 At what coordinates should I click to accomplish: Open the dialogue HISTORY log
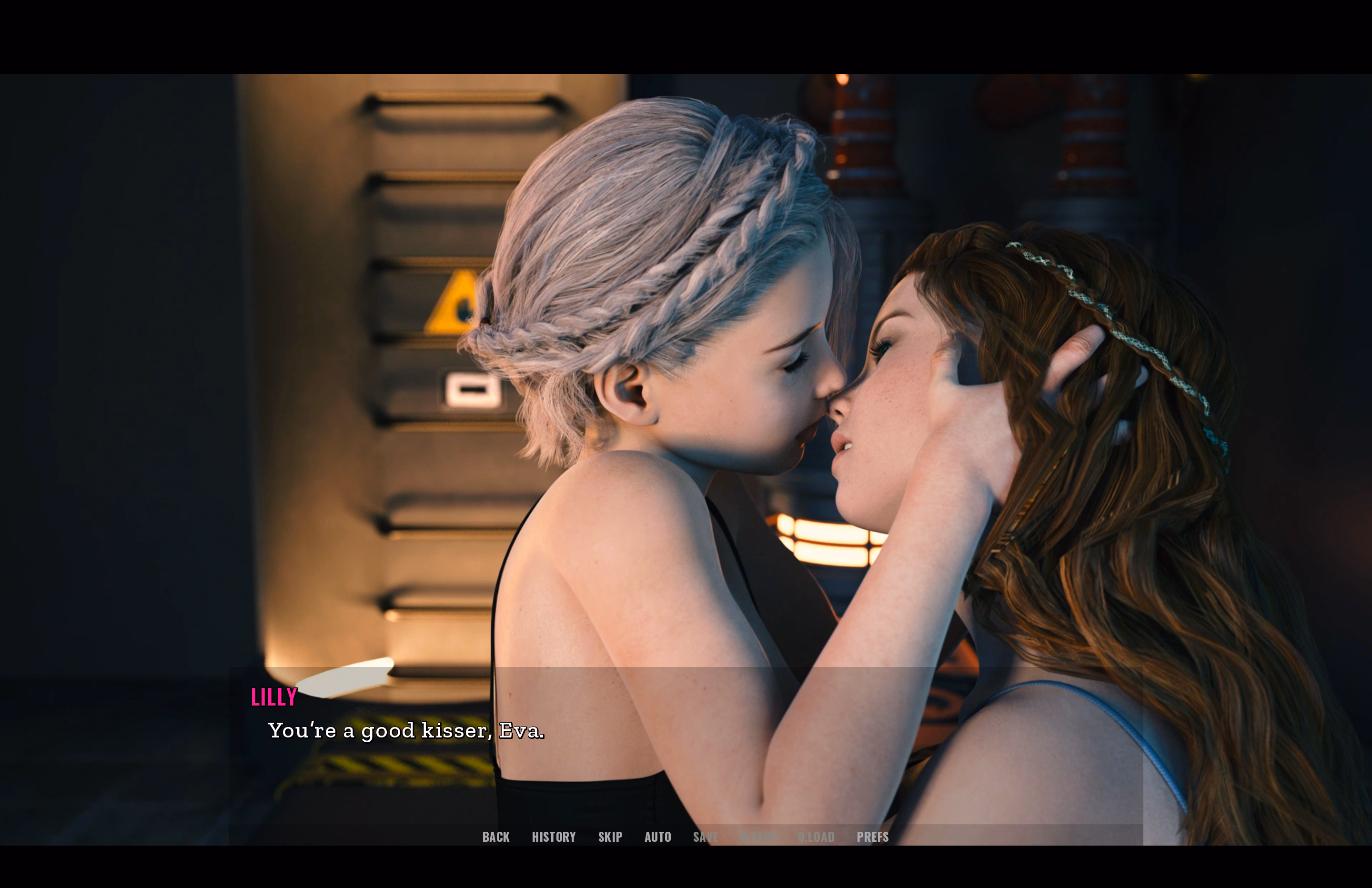click(554, 837)
